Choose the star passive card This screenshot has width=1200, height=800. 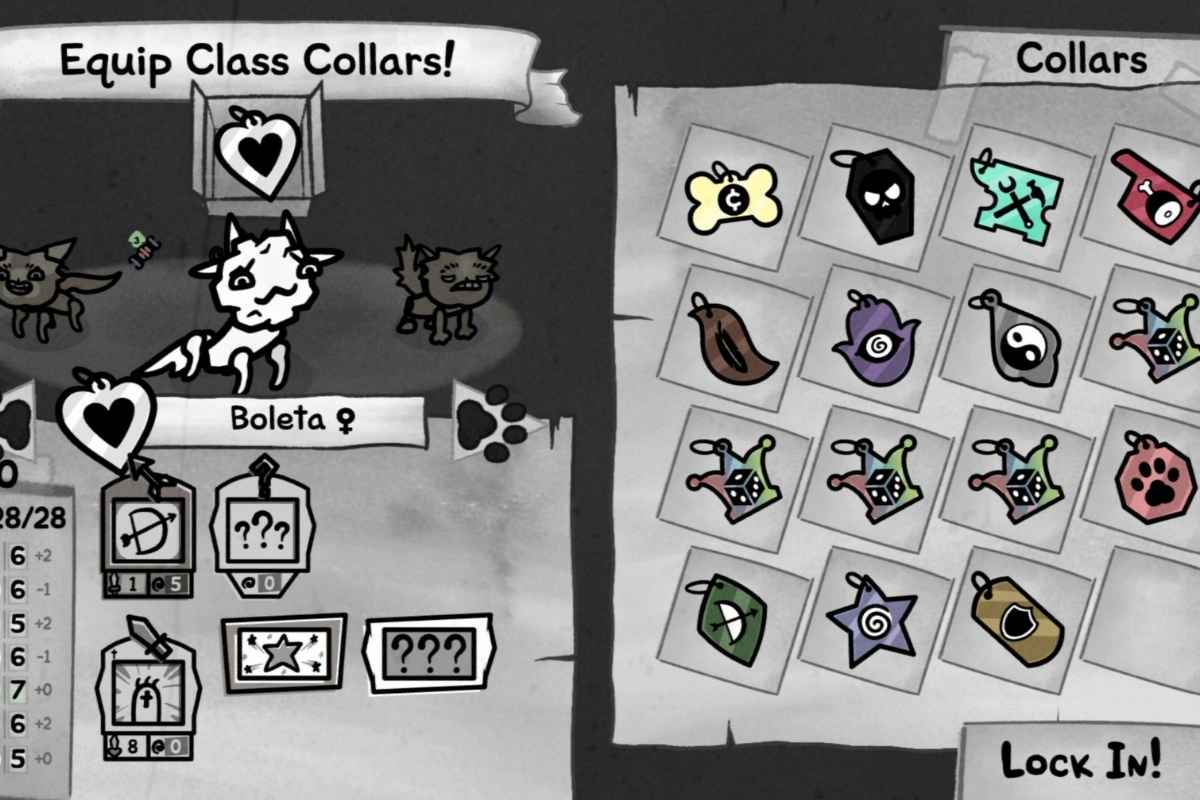(x=284, y=652)
